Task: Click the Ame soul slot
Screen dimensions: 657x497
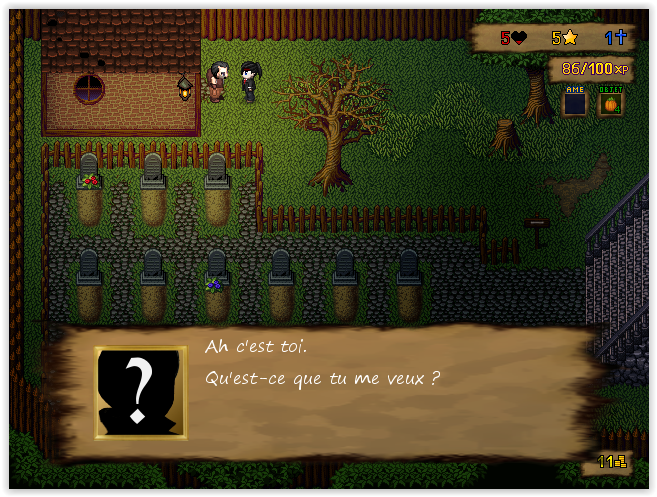Action: pos(574,103)
